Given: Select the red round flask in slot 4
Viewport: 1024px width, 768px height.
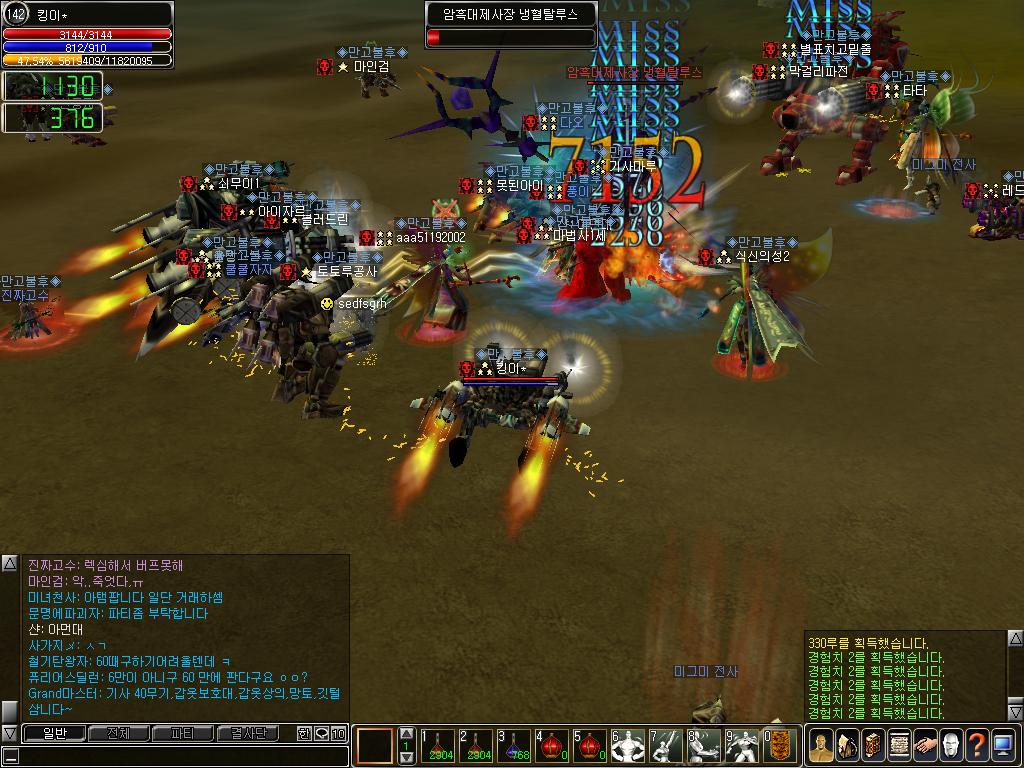Looking at the screenshot, I should coord(553,745).
